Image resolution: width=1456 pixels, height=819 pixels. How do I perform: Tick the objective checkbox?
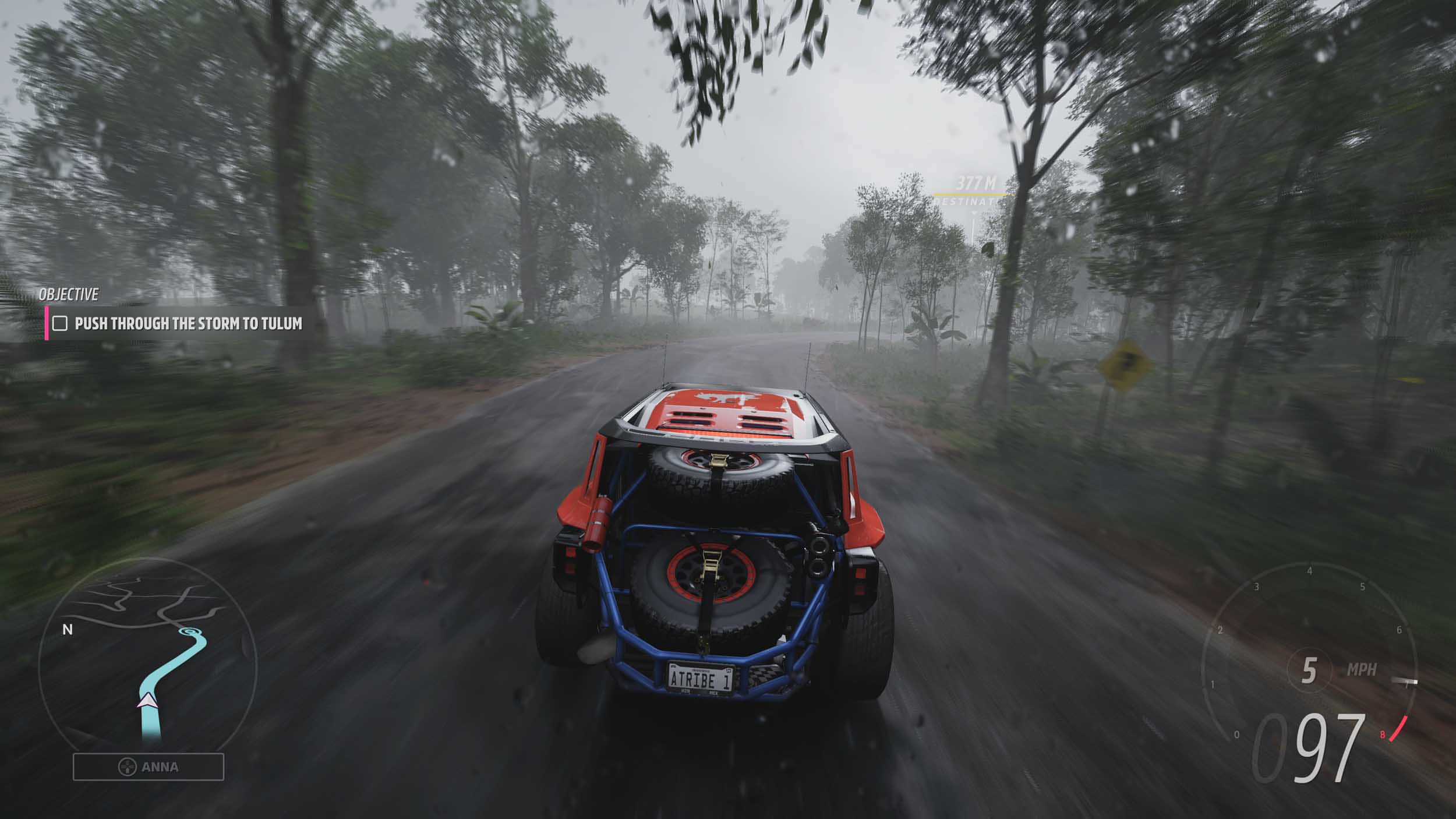[60, 323]
